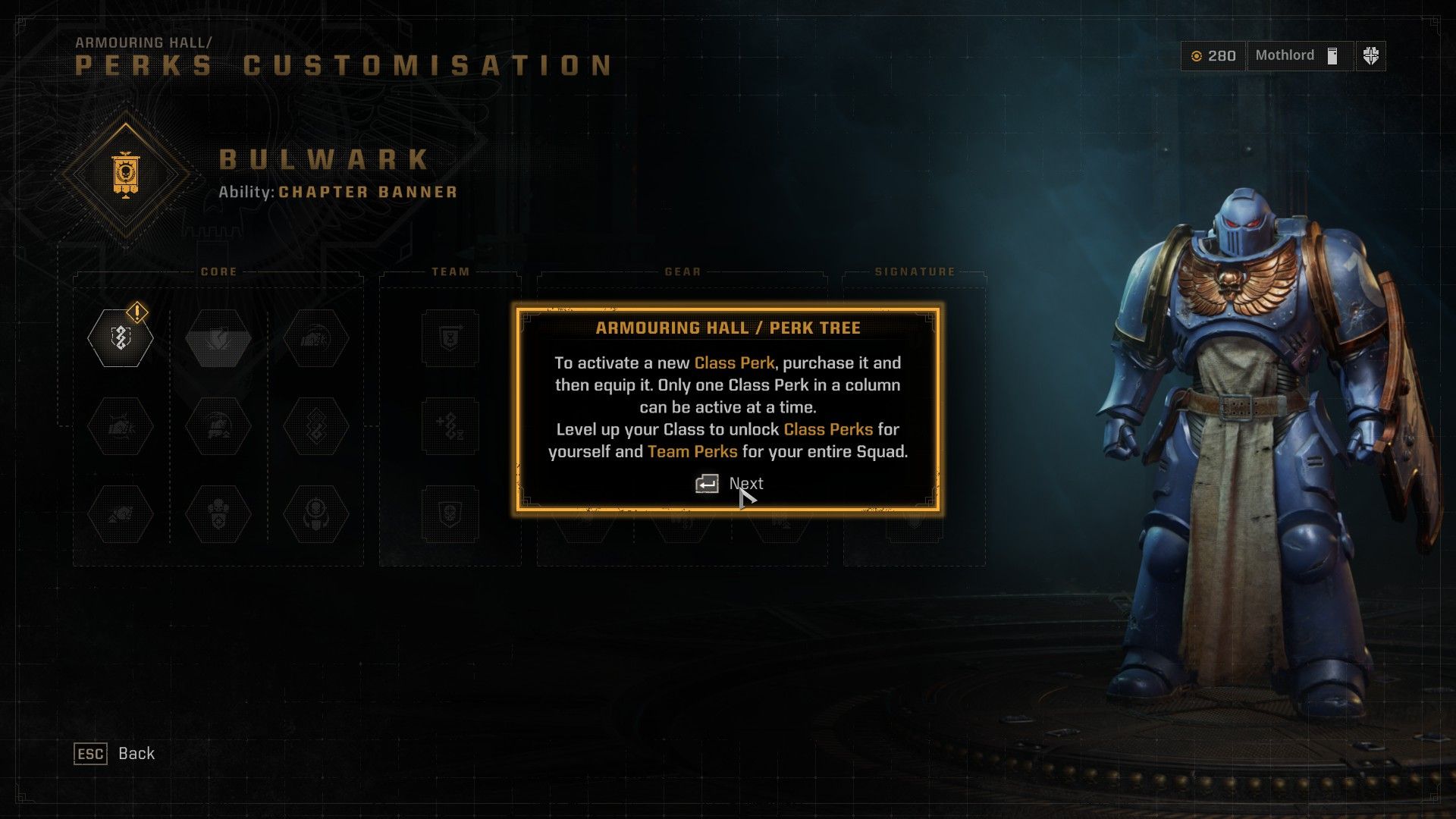
Task: Click Back to exit Perks Customisation
Action: click(114, 753)
